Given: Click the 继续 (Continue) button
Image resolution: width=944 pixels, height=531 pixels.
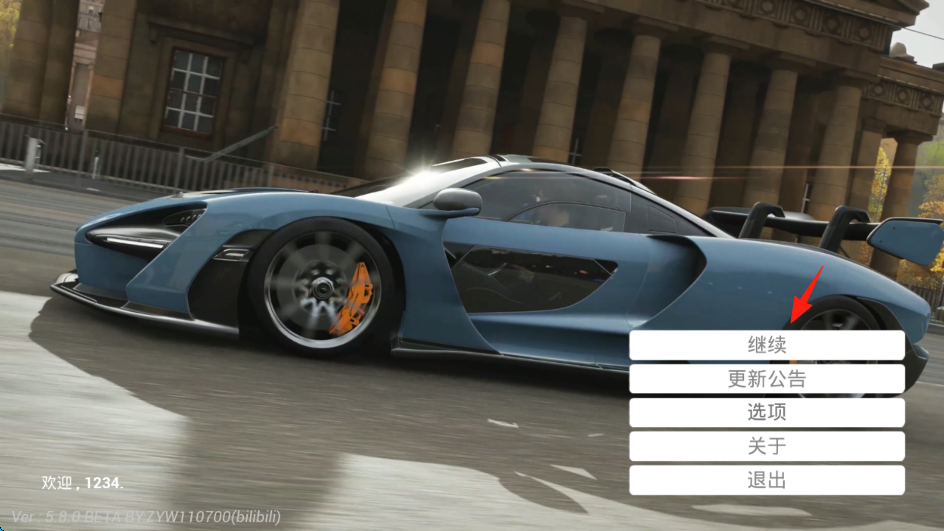Looking at the screenshot, I should tap(767, 346).
